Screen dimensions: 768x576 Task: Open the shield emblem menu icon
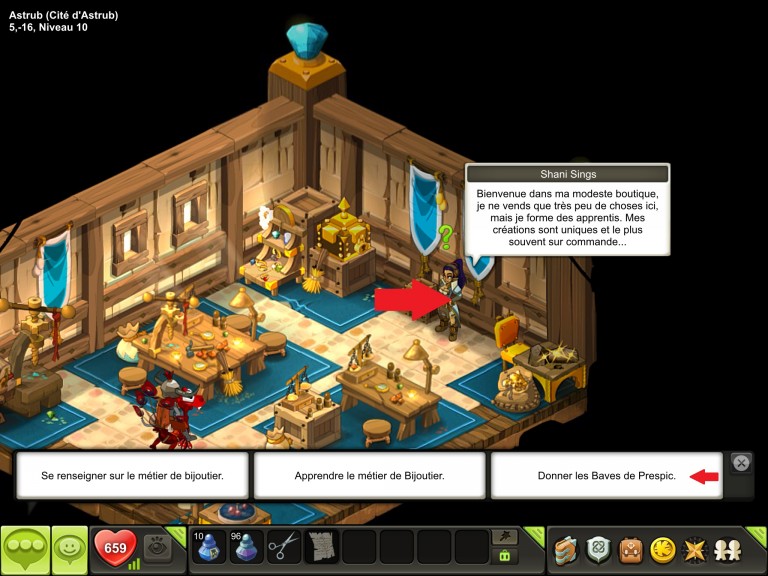(598, 549)
